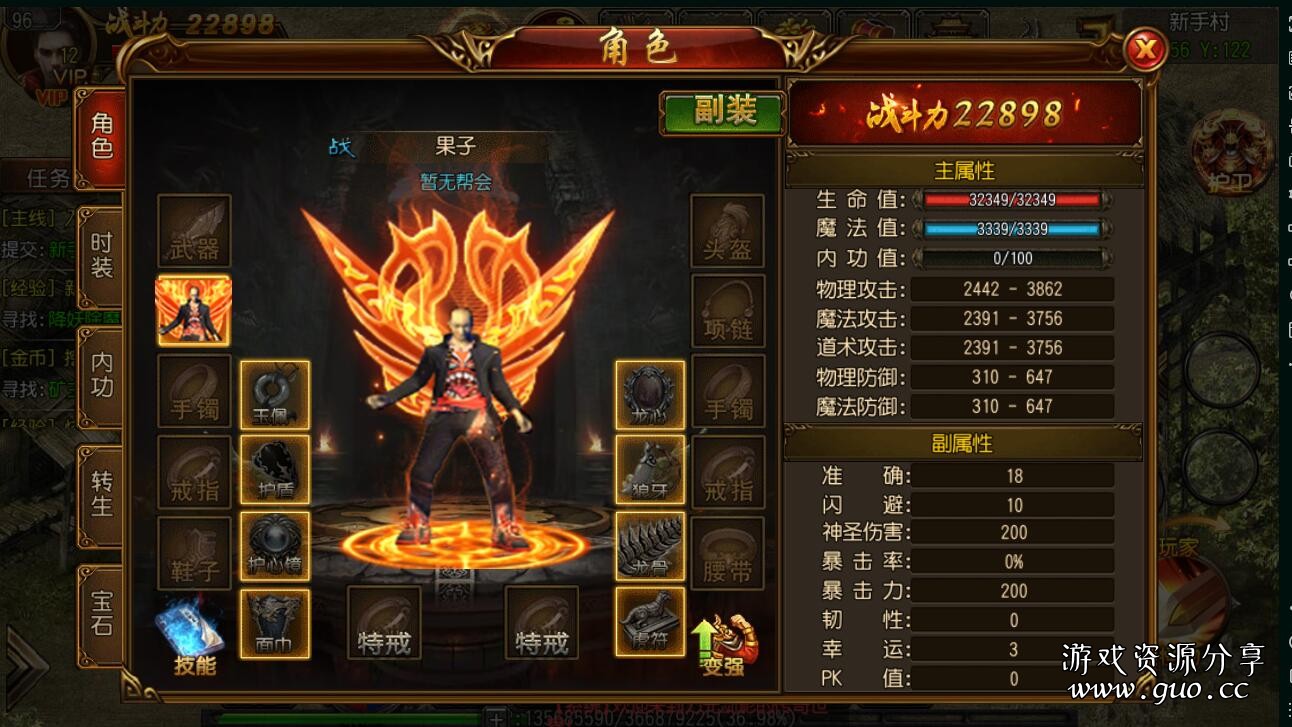Select the equipped outfit thumbnail slot
This screenshot has width=1292, height=727.
coord(194,311)
